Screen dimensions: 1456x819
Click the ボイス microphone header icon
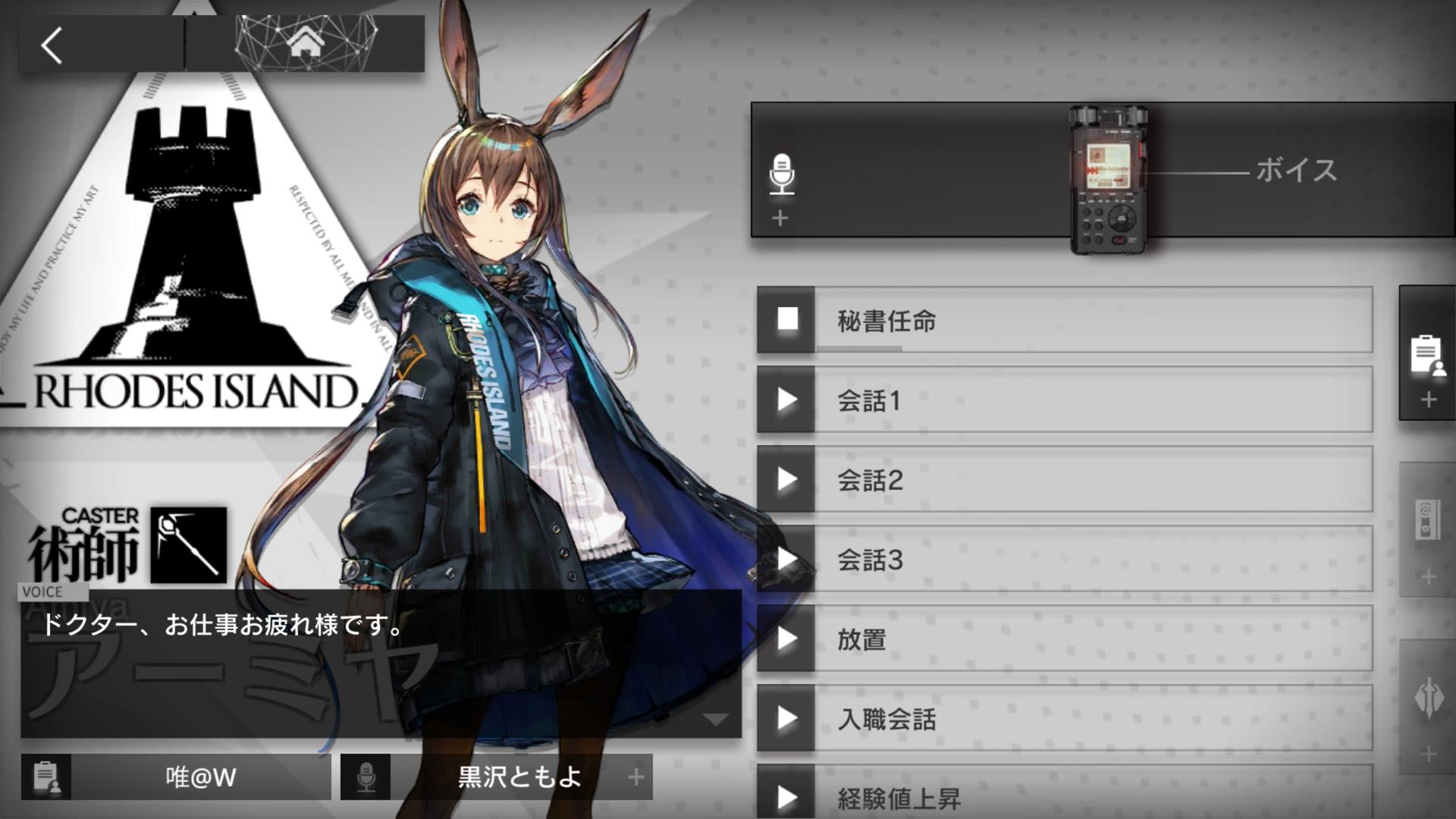[x=781, y=174]
